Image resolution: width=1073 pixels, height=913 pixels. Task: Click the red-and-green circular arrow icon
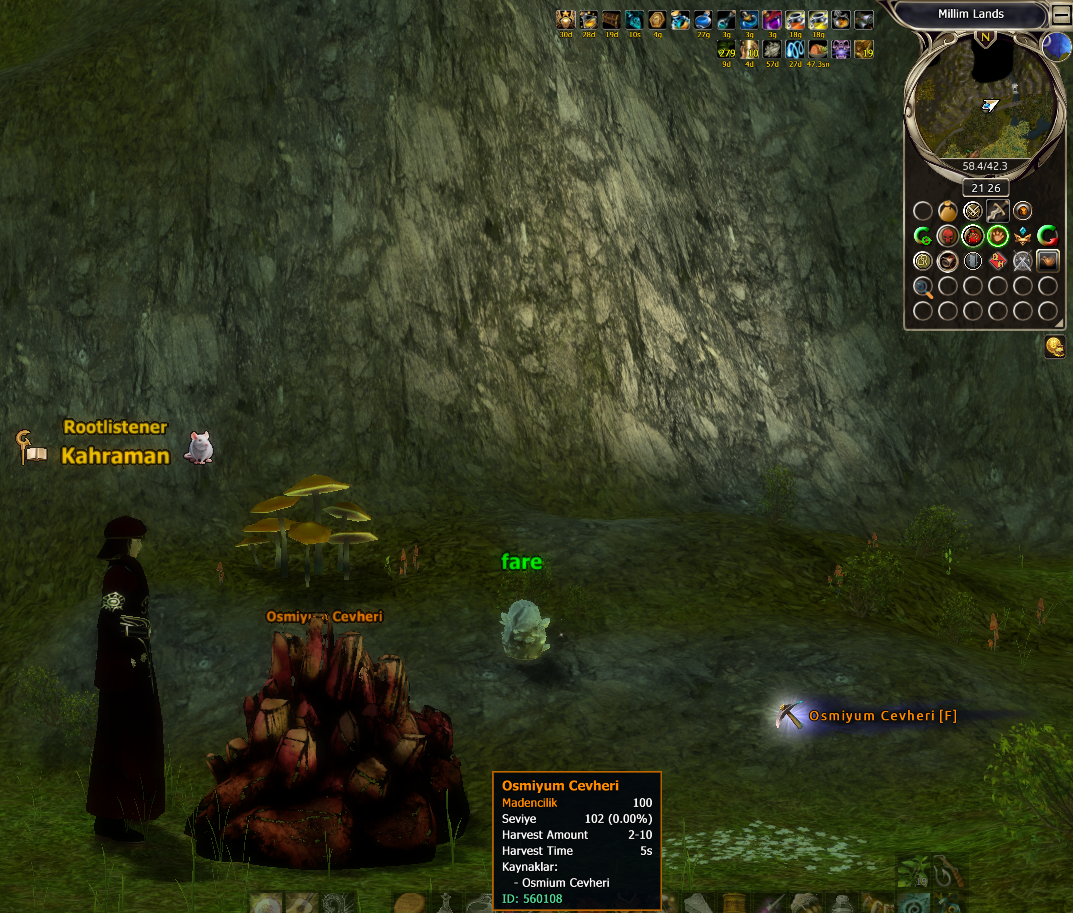click(1048, 236)
